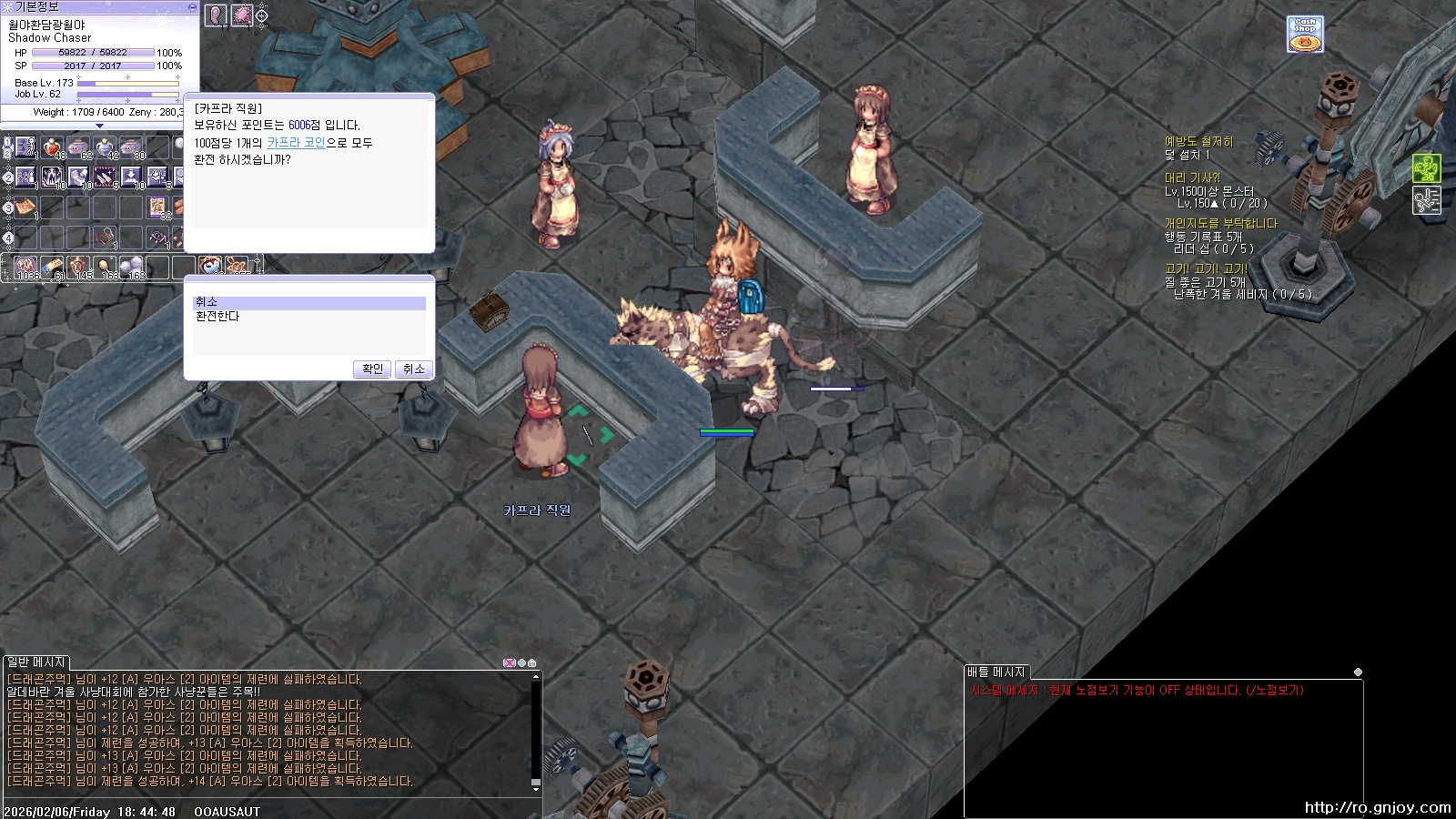
Task: Open the Cash Shop
Action: 1305,35
